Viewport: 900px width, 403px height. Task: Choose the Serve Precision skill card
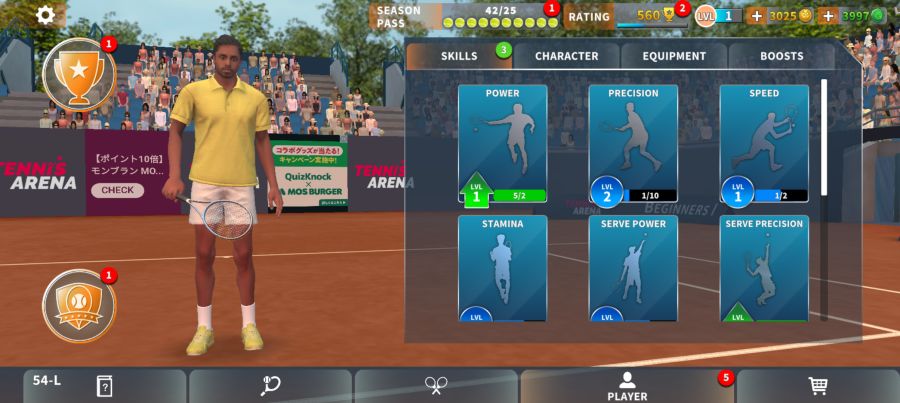point(764,268)
